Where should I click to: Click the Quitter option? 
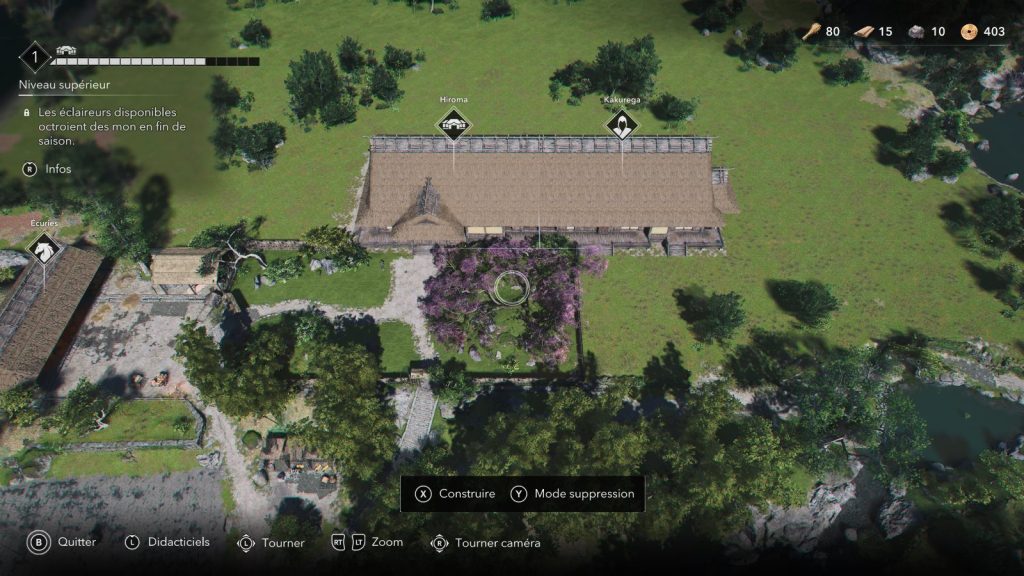coord(64,542)
